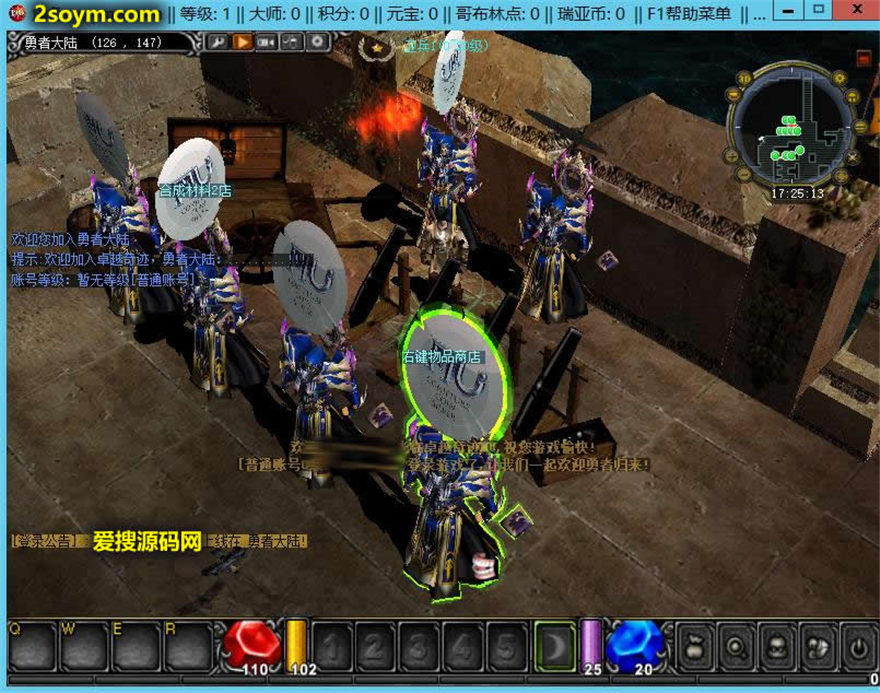Click the red button above minimap
The image size is (880, 693).
tap(863, 59)
